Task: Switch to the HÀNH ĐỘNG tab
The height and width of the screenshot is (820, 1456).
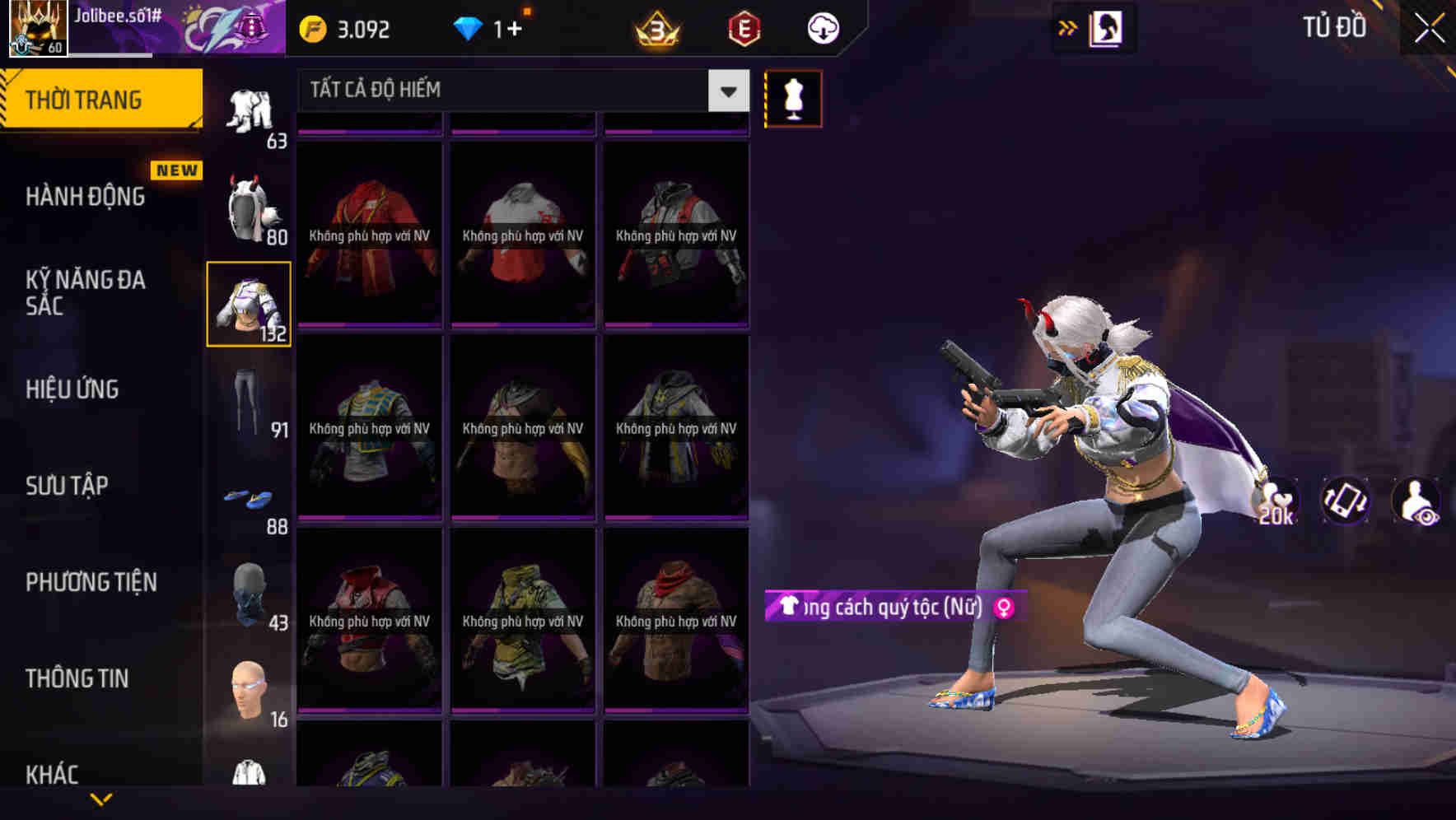Action: (86, 196)
